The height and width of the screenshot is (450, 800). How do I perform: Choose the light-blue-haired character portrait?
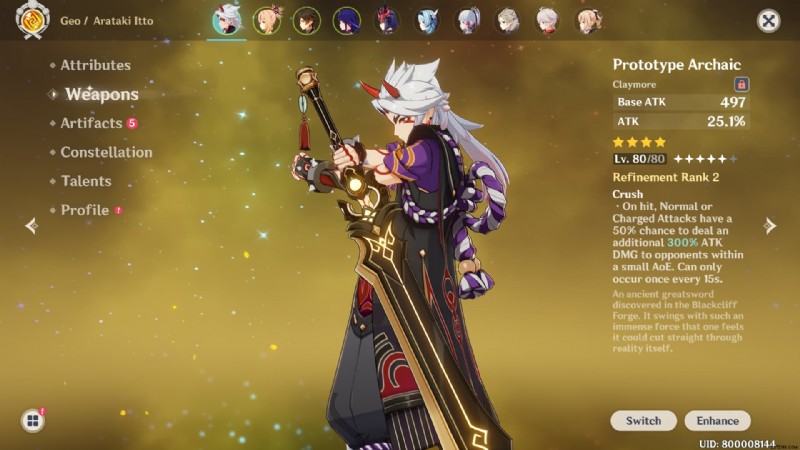(x=428, y=20)
